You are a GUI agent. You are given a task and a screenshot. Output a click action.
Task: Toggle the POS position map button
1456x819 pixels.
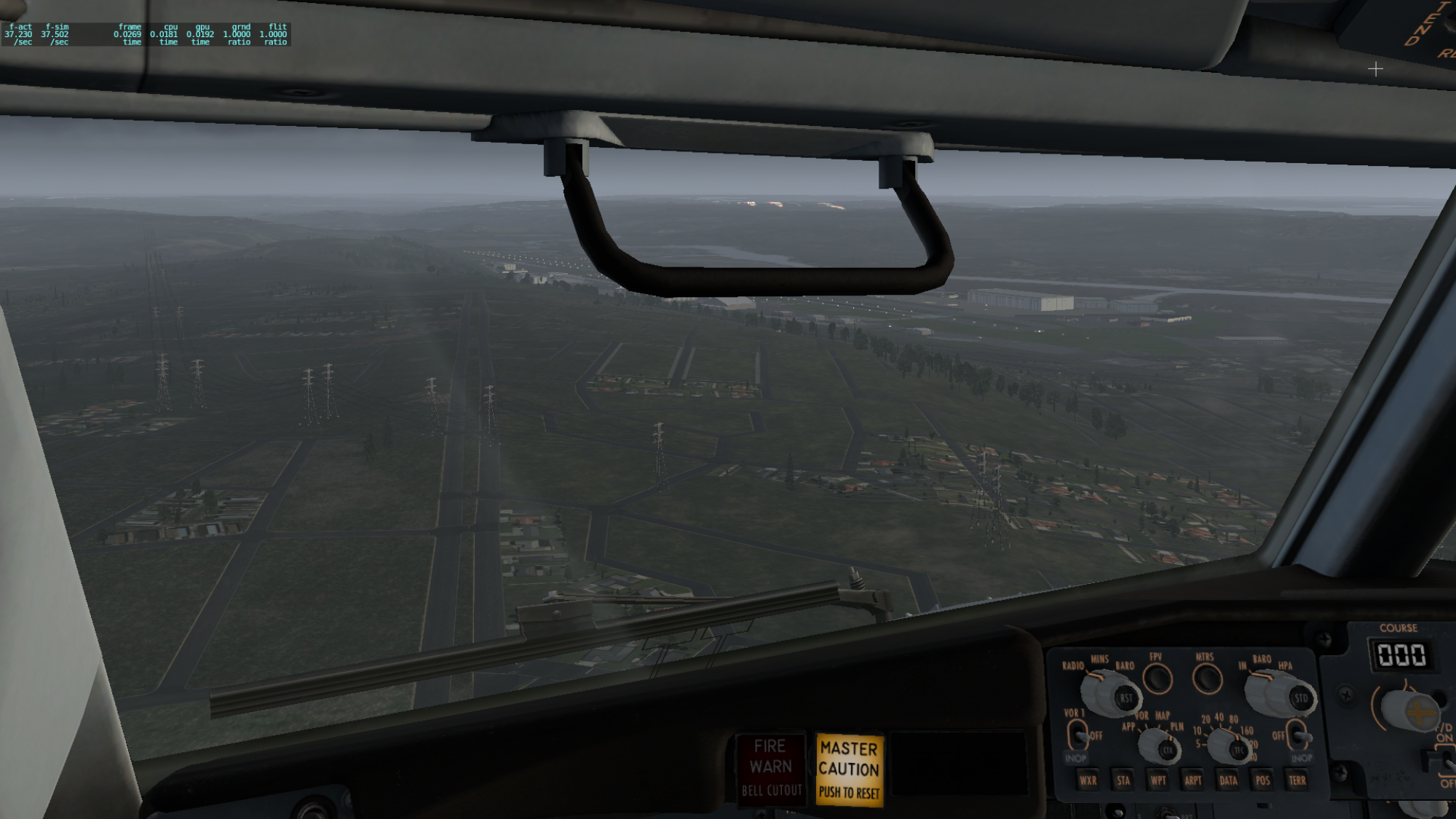click(1262, 780)
